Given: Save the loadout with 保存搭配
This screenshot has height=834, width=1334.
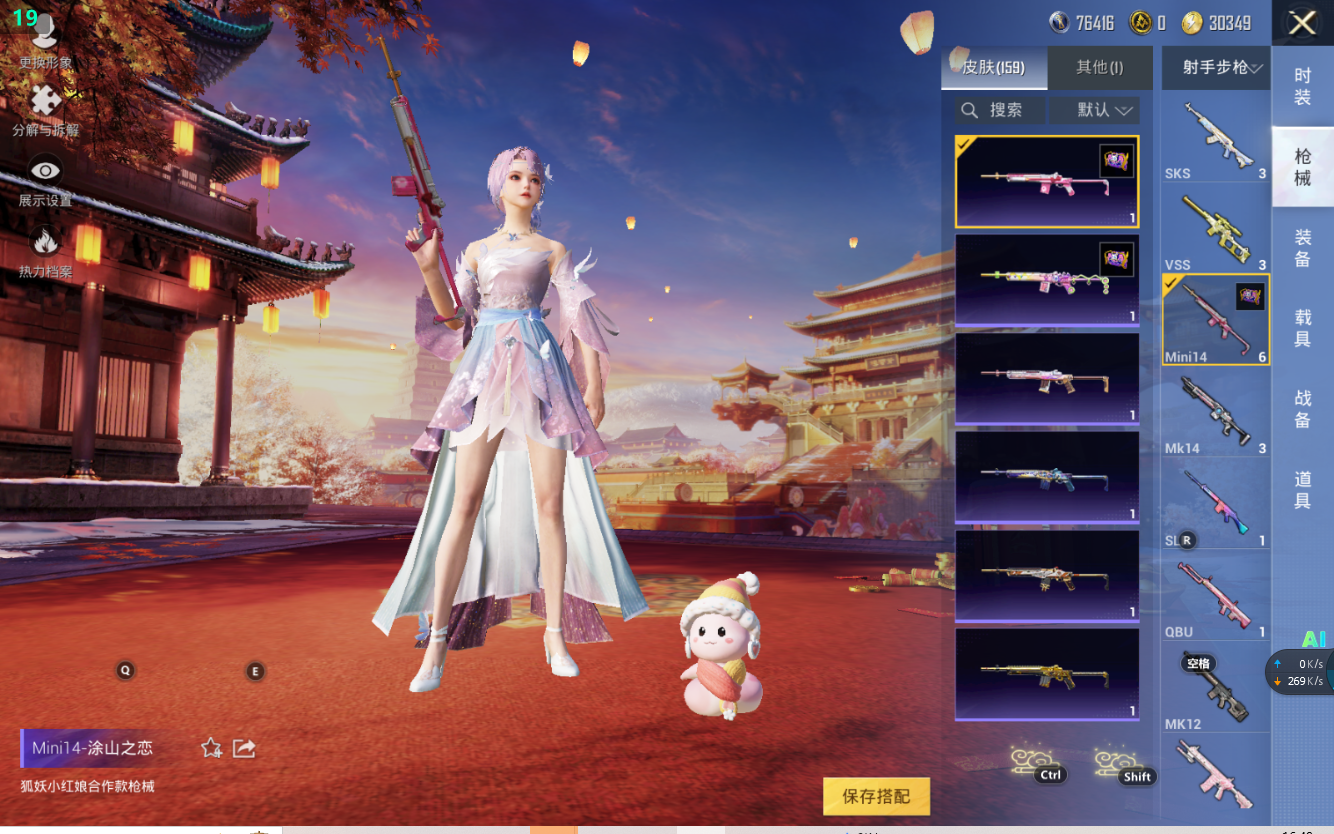Looking at the screenshot, I should pyautogui.click(x=876, y=796).
